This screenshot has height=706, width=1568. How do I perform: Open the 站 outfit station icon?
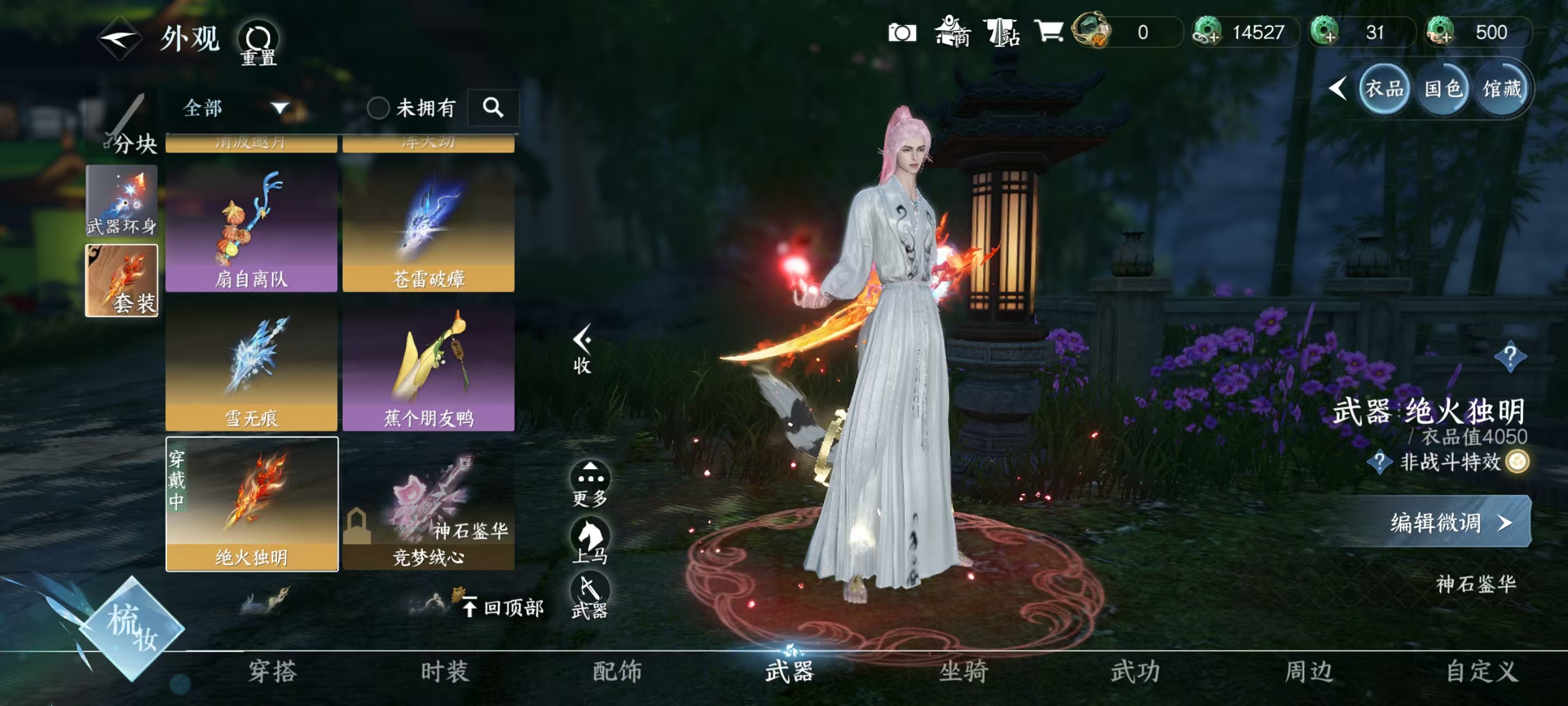[1002, 34]
